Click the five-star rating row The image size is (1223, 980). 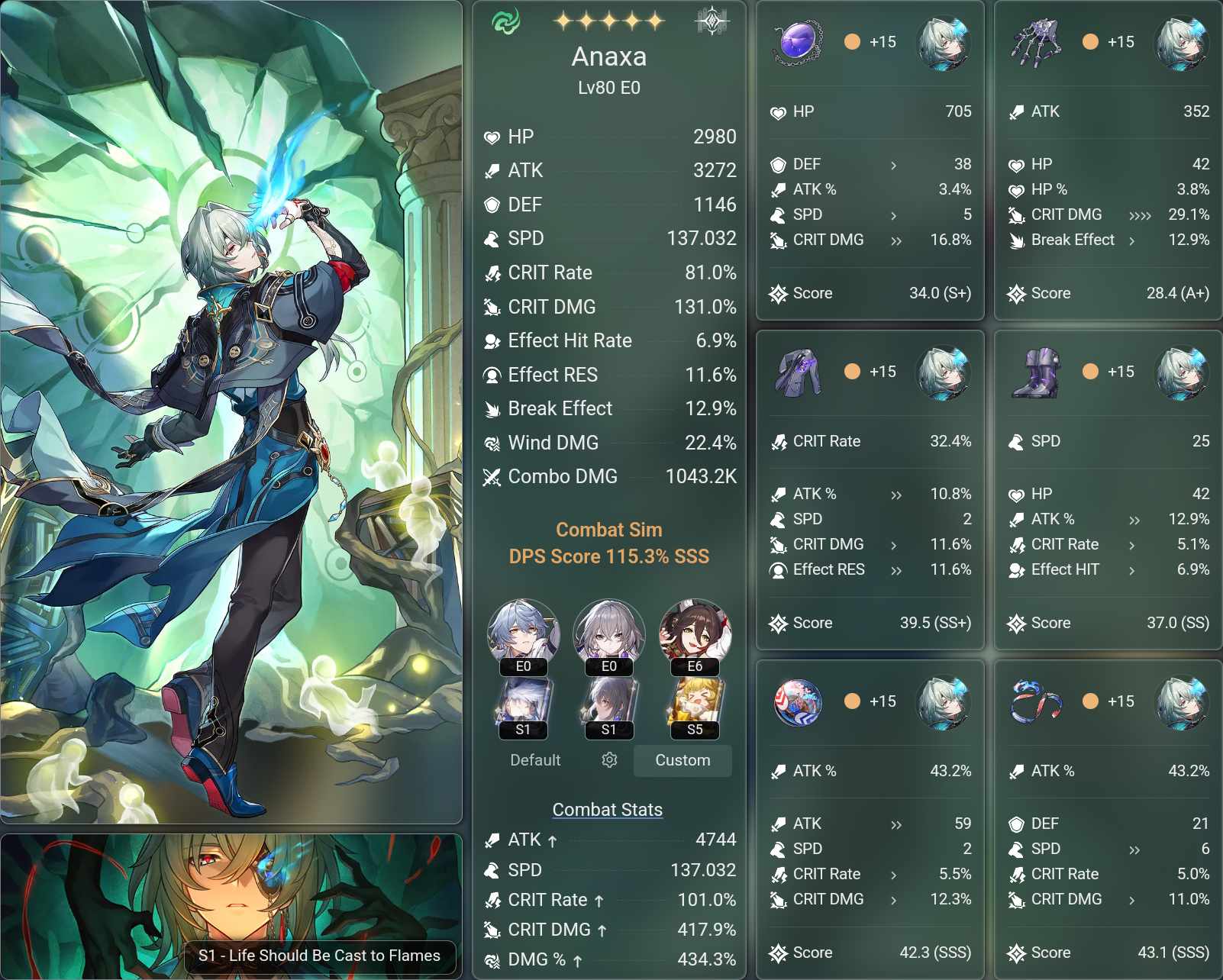point(608,20)
